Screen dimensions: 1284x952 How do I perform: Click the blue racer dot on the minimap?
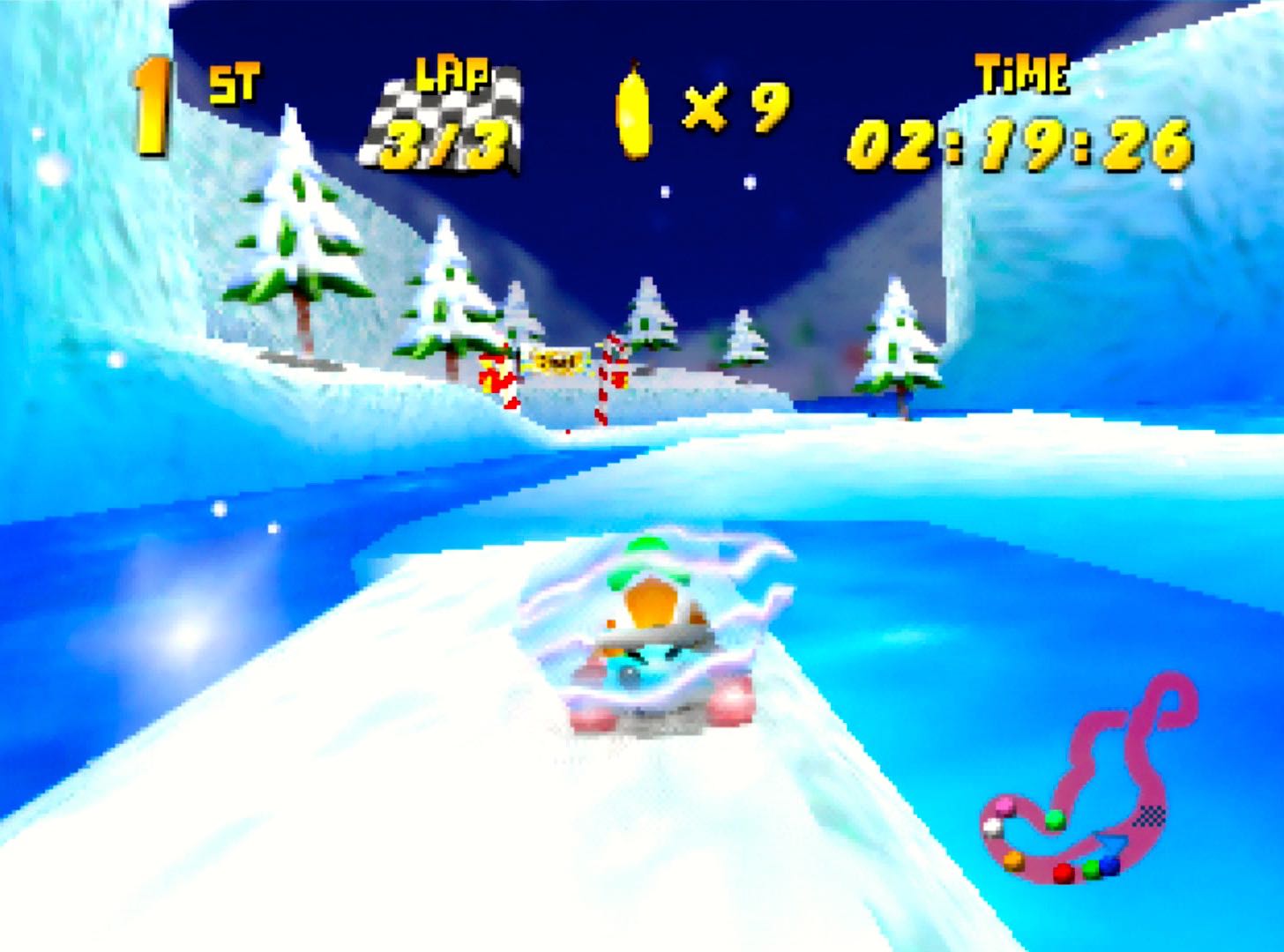tap(1109, 866)
